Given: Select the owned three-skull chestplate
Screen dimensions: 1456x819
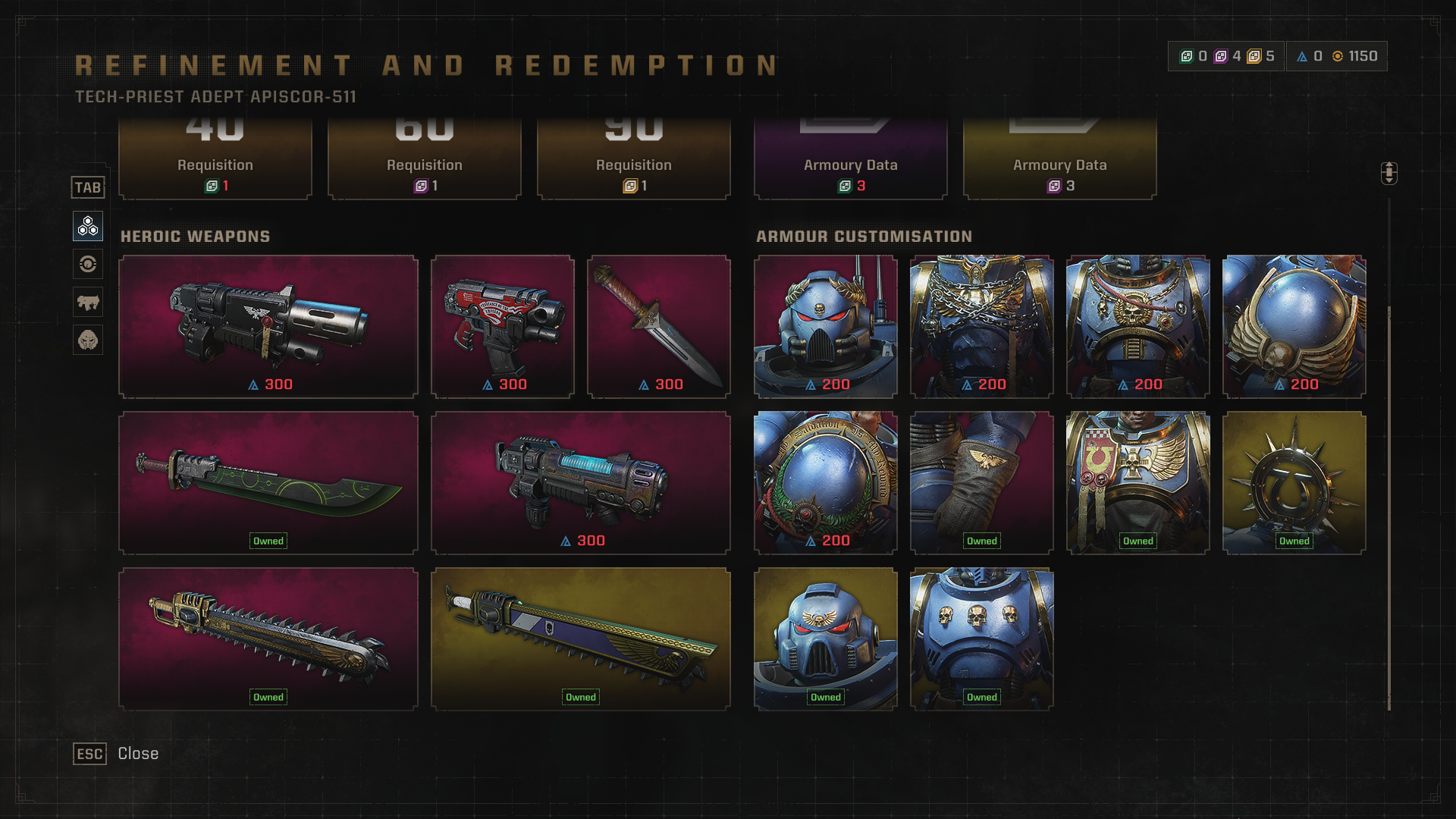Looking at the screenshot, I should tap(982, 639).
